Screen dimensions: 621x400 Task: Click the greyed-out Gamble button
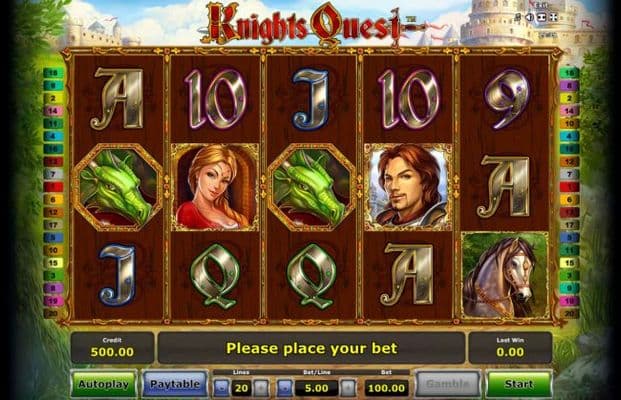click(446, 384)
